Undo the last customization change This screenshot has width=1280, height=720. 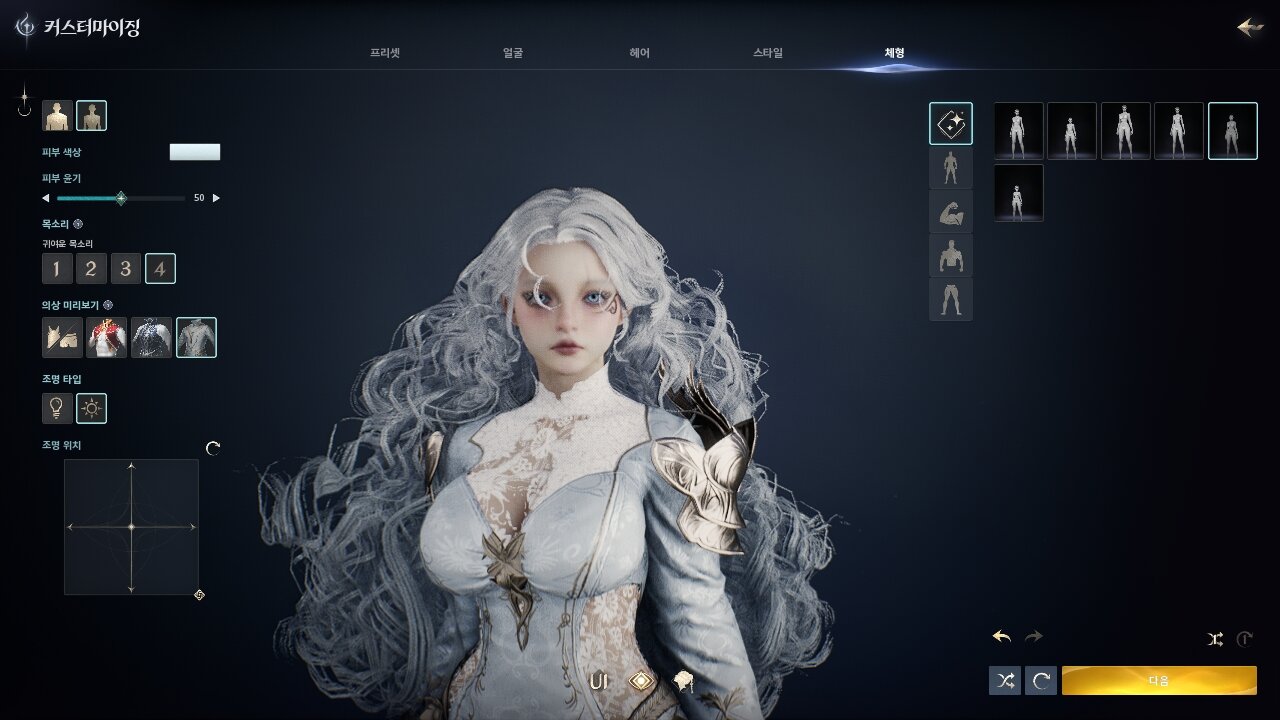click(1002, 636)
